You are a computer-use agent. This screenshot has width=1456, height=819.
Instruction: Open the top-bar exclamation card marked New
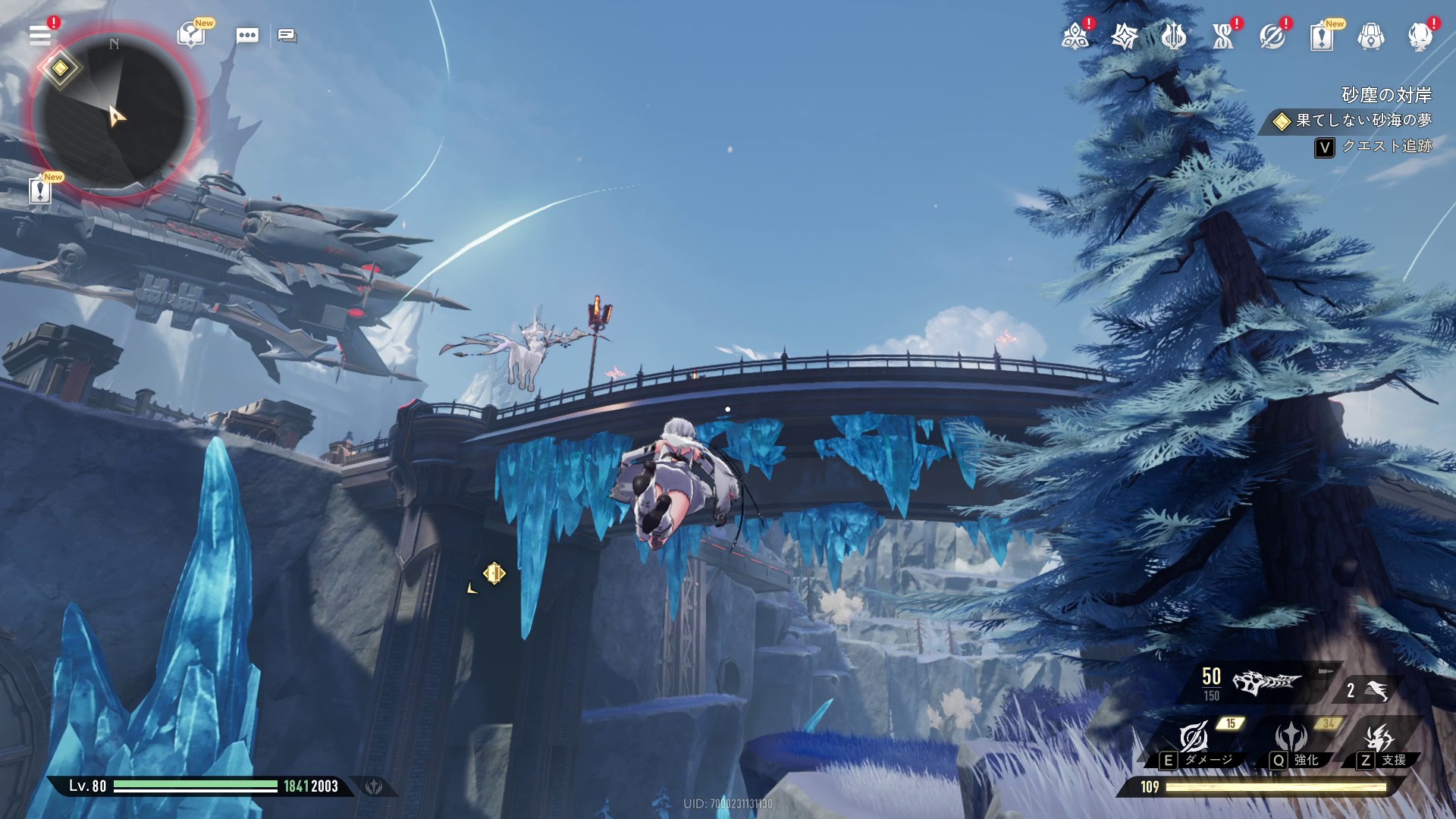tap(1322, 36)
